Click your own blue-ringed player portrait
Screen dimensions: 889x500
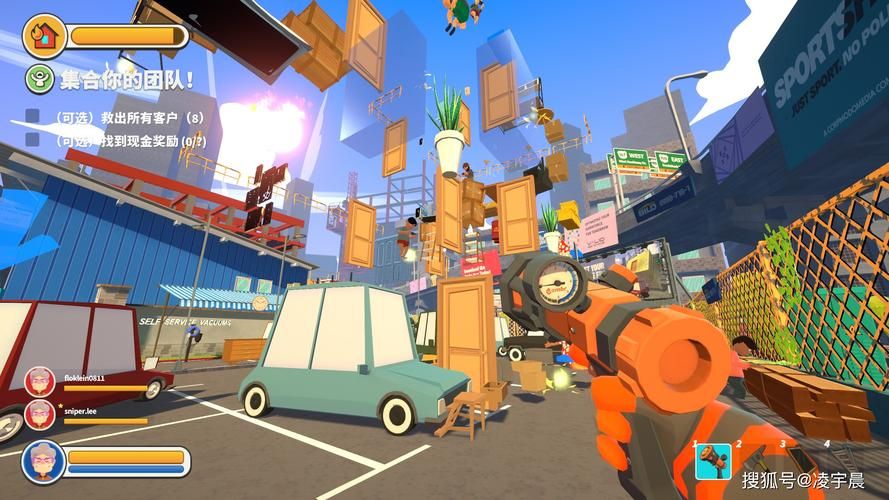click(x=44, y=461)
